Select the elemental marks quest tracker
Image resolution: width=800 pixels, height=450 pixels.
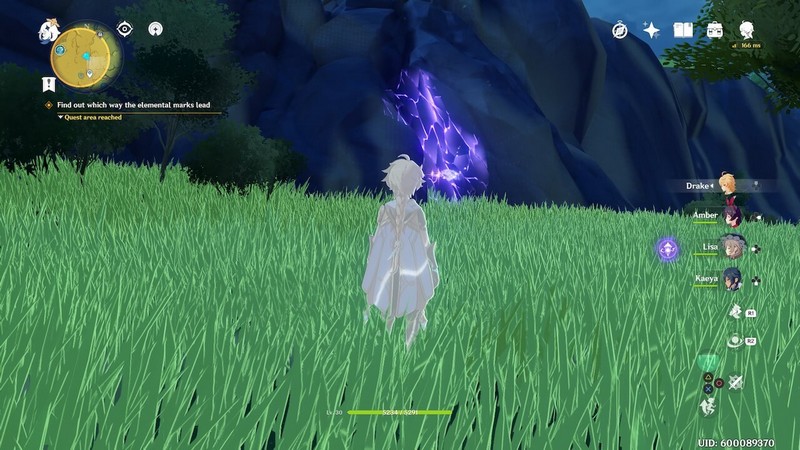tap(137, 104)
